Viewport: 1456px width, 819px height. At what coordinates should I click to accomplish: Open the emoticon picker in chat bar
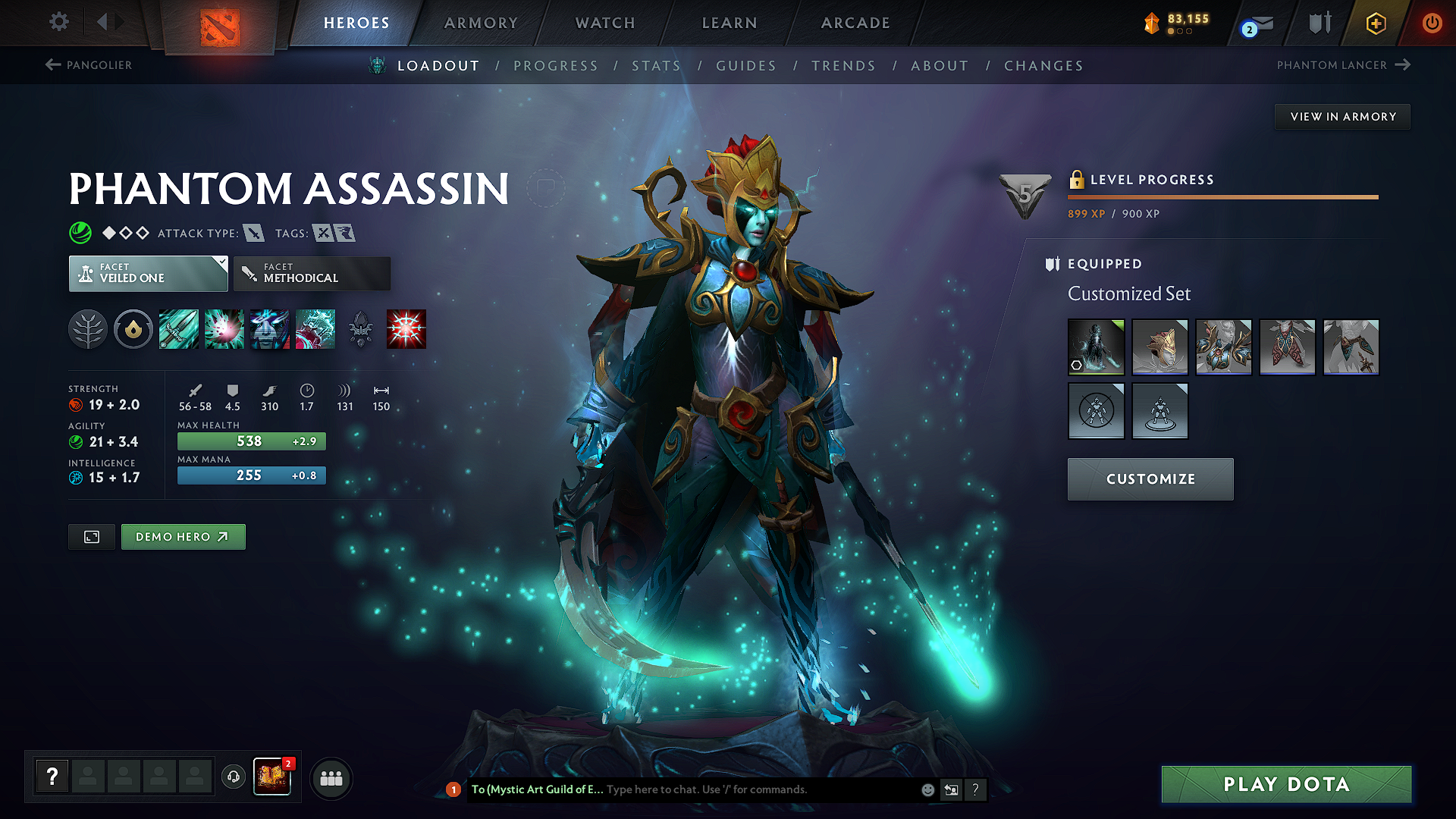point(927,789)
